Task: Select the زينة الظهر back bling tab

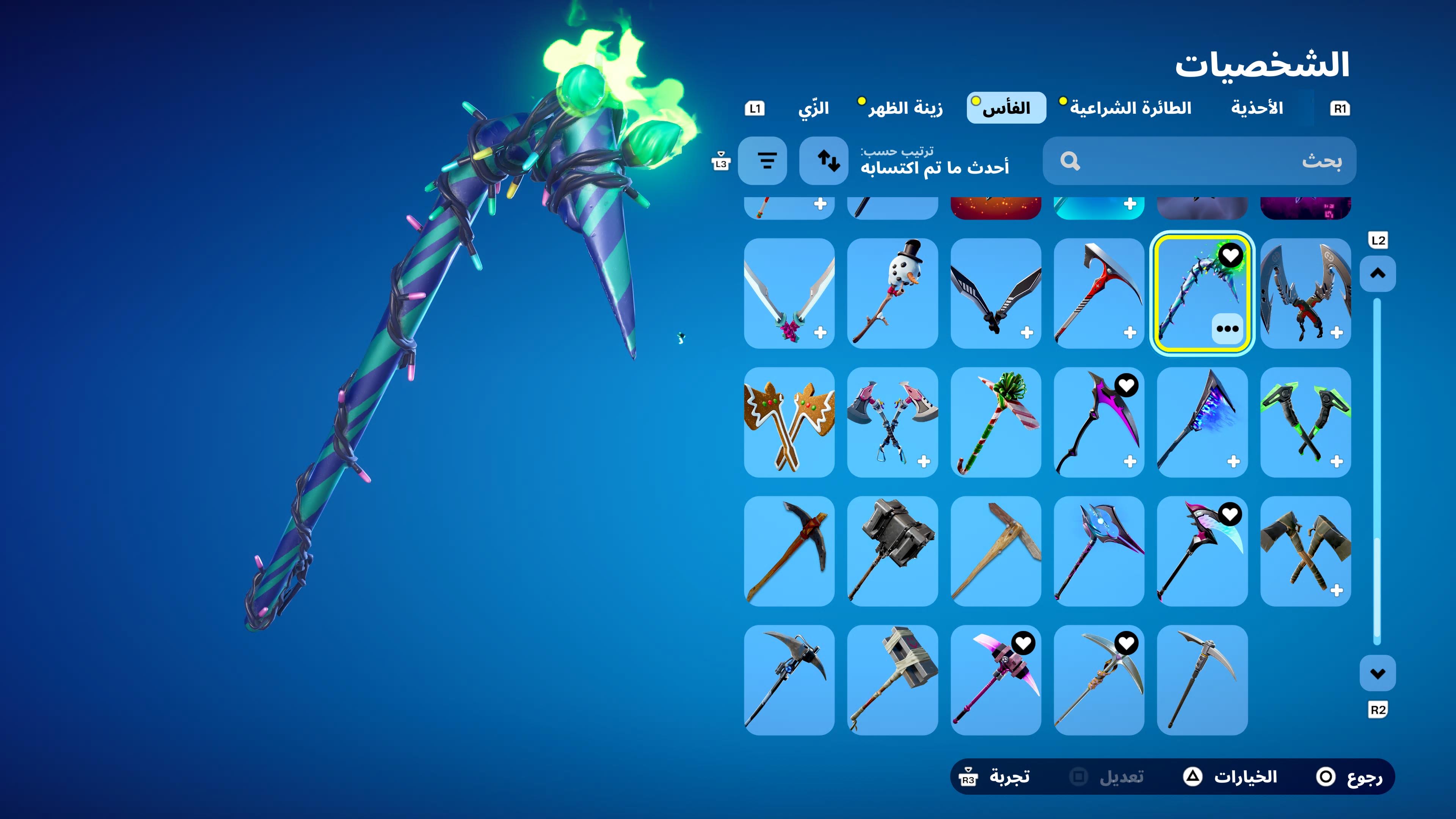Action: pos(904,108)
